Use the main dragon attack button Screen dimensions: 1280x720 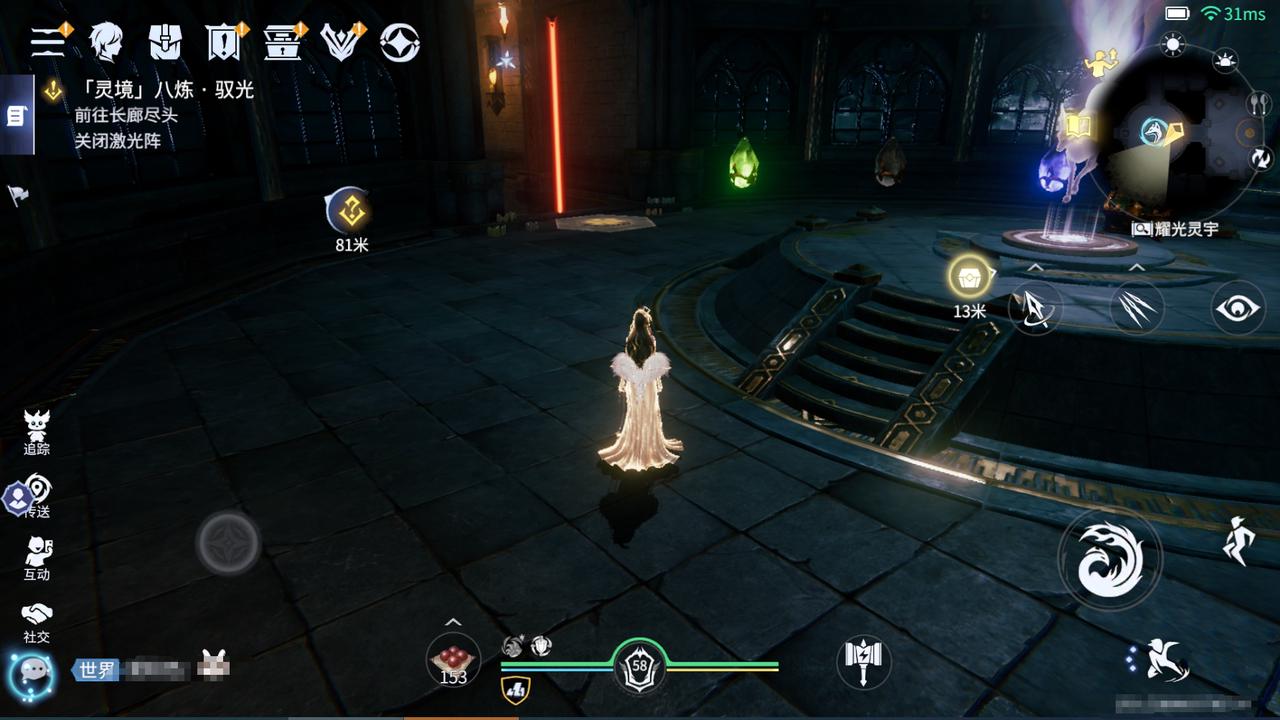click(1110, 558)
